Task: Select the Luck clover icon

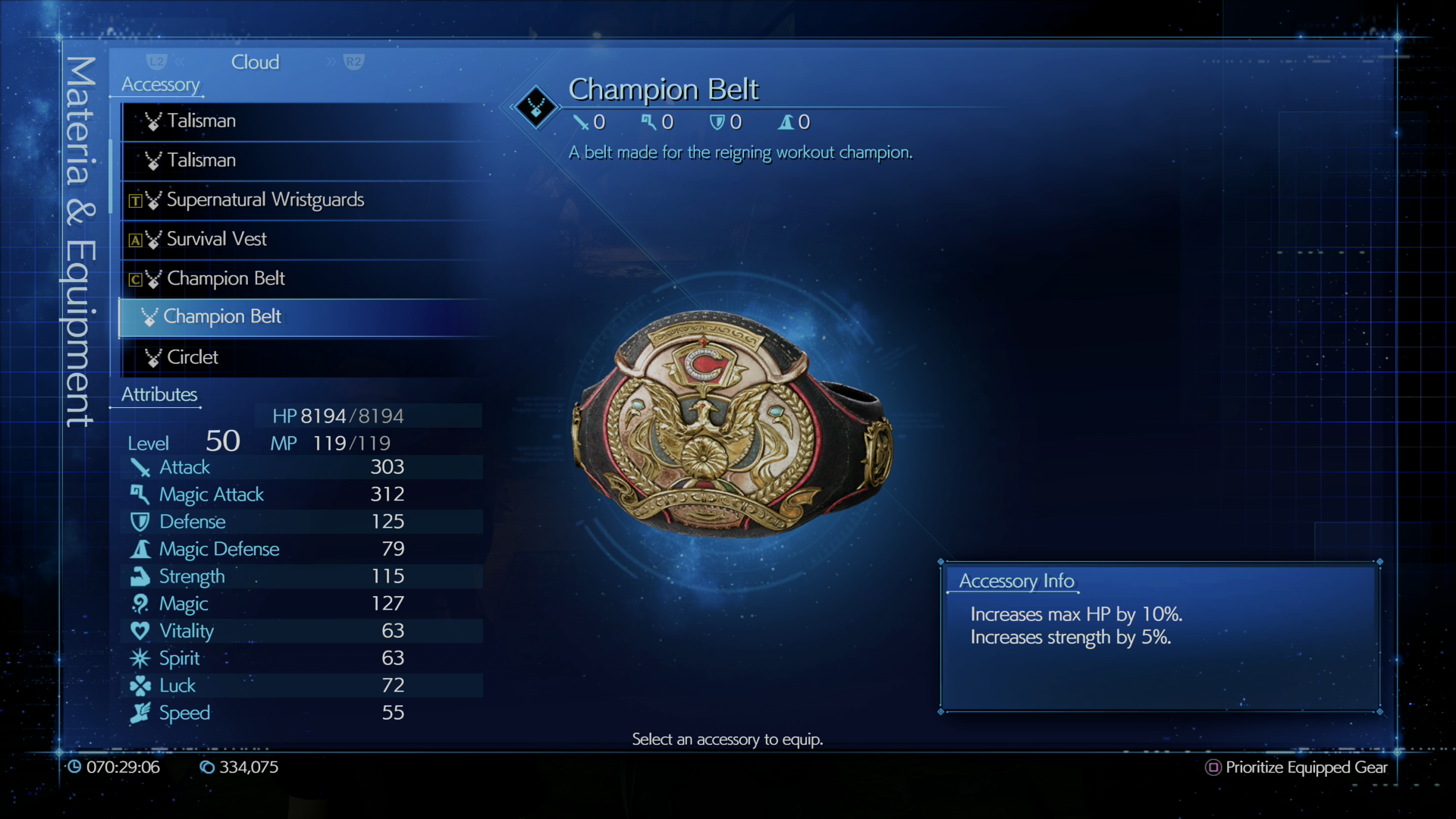Action: (141, 686)
